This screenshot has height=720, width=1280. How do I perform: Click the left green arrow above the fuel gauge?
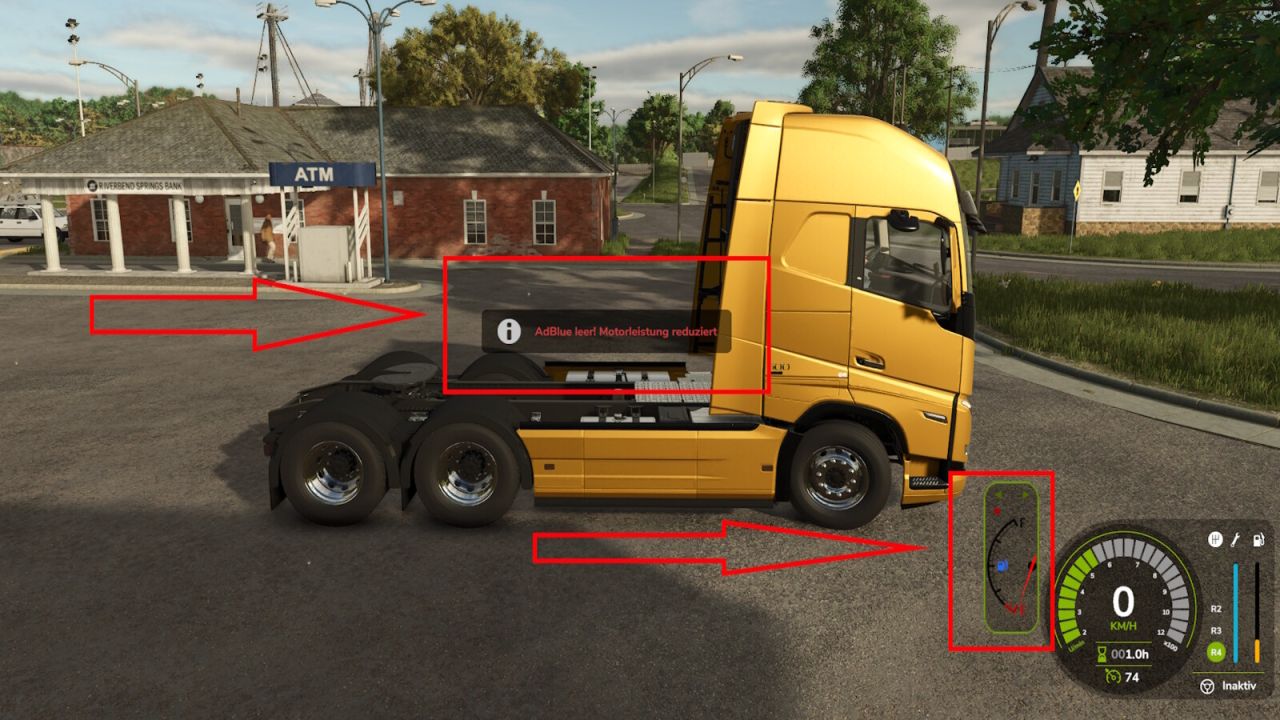997,495
